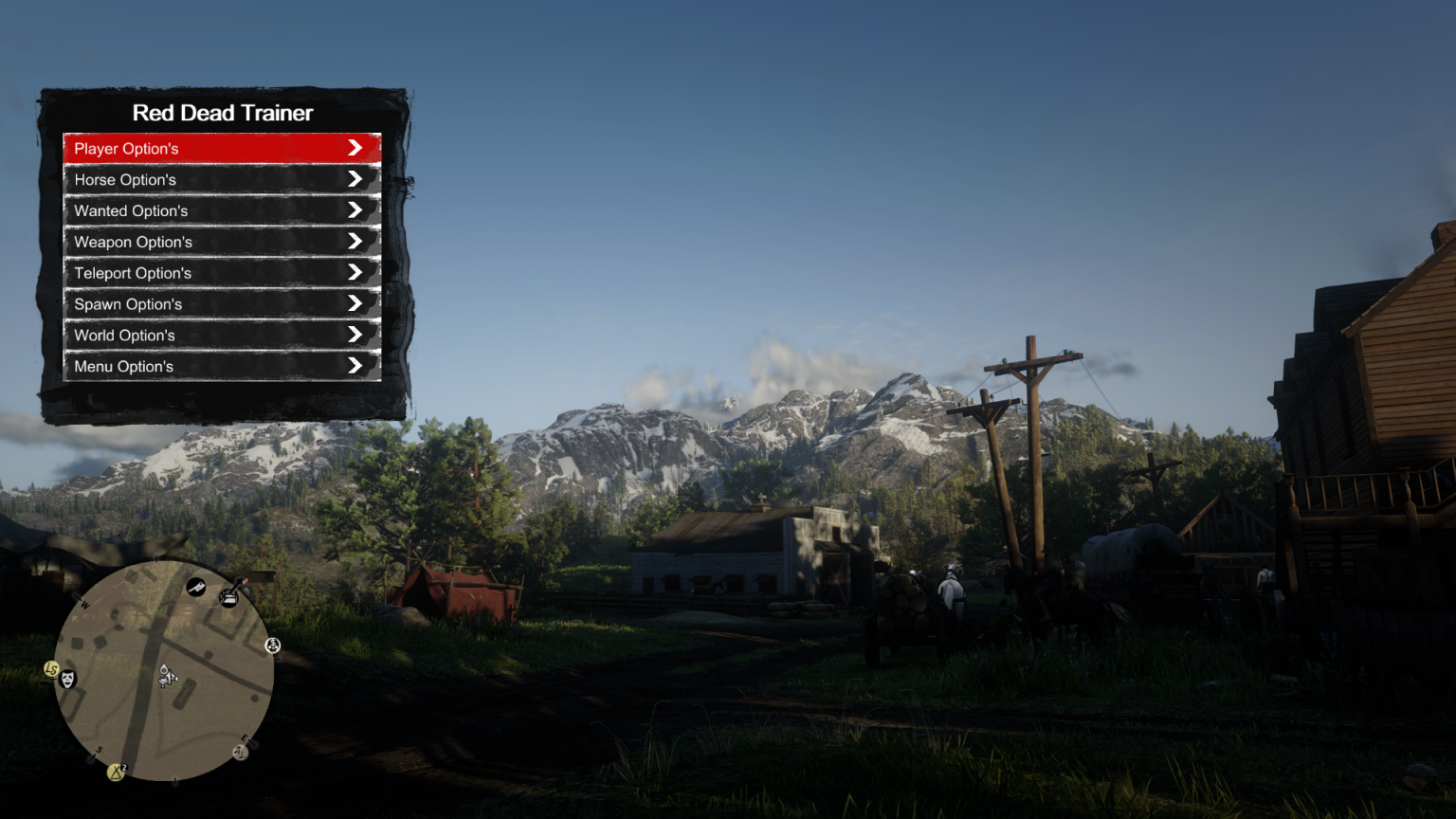Expand the chevron next to Teleport Option's
Viewport: 1456px width, 819px height.
pos(355,272)
